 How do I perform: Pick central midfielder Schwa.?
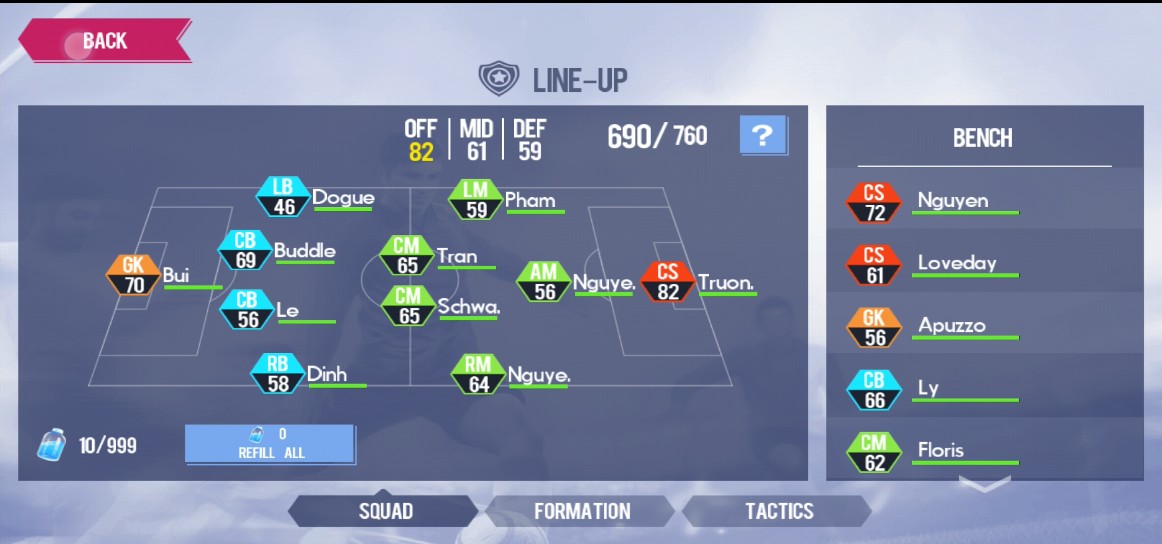pyautogui.click(x=408, y=307)
